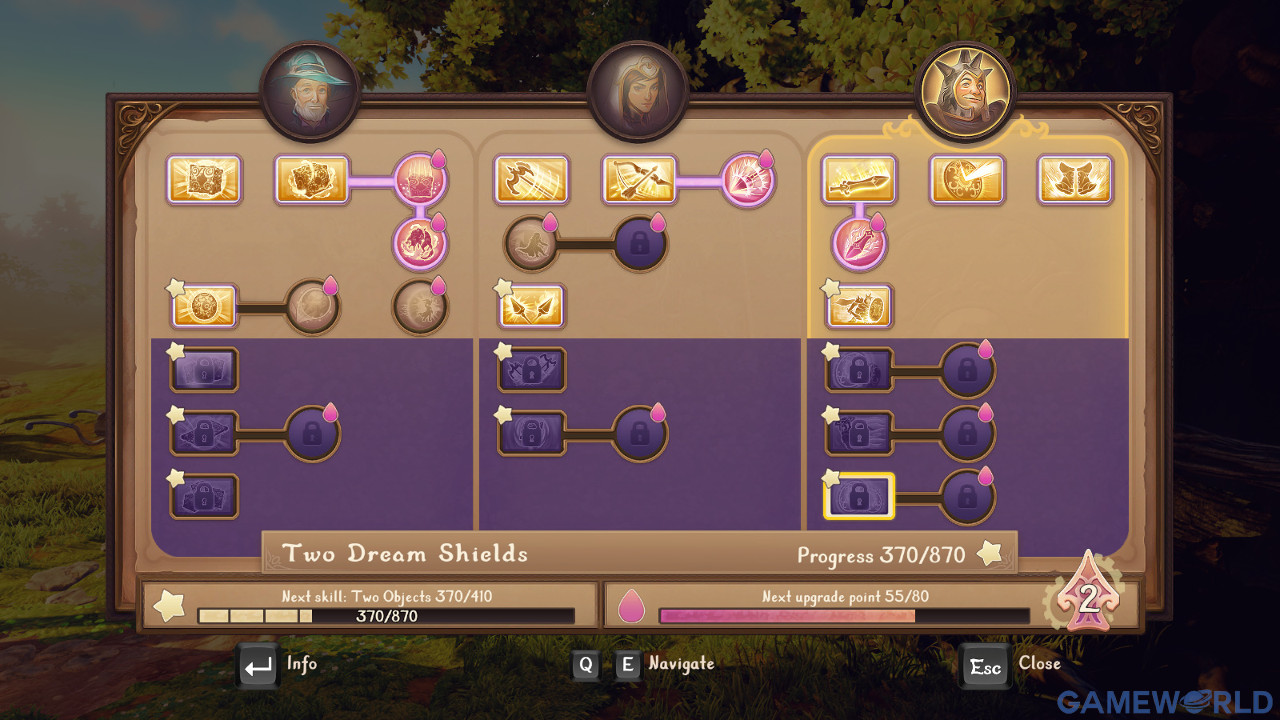Close the skill tree screen

coord(985,665)
